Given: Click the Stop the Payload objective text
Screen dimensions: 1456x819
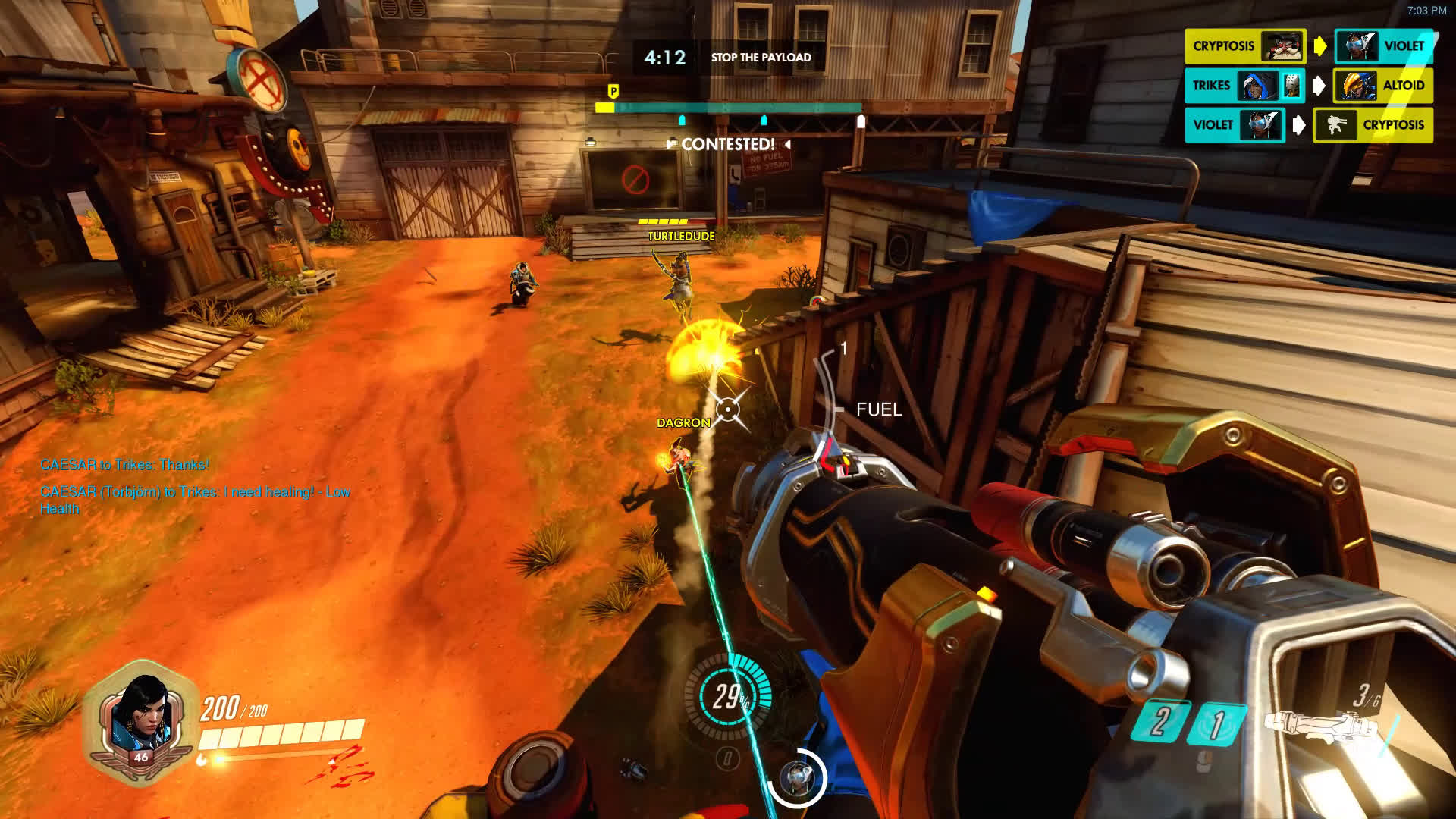Looking at the screenshot, I should [761, 58].
